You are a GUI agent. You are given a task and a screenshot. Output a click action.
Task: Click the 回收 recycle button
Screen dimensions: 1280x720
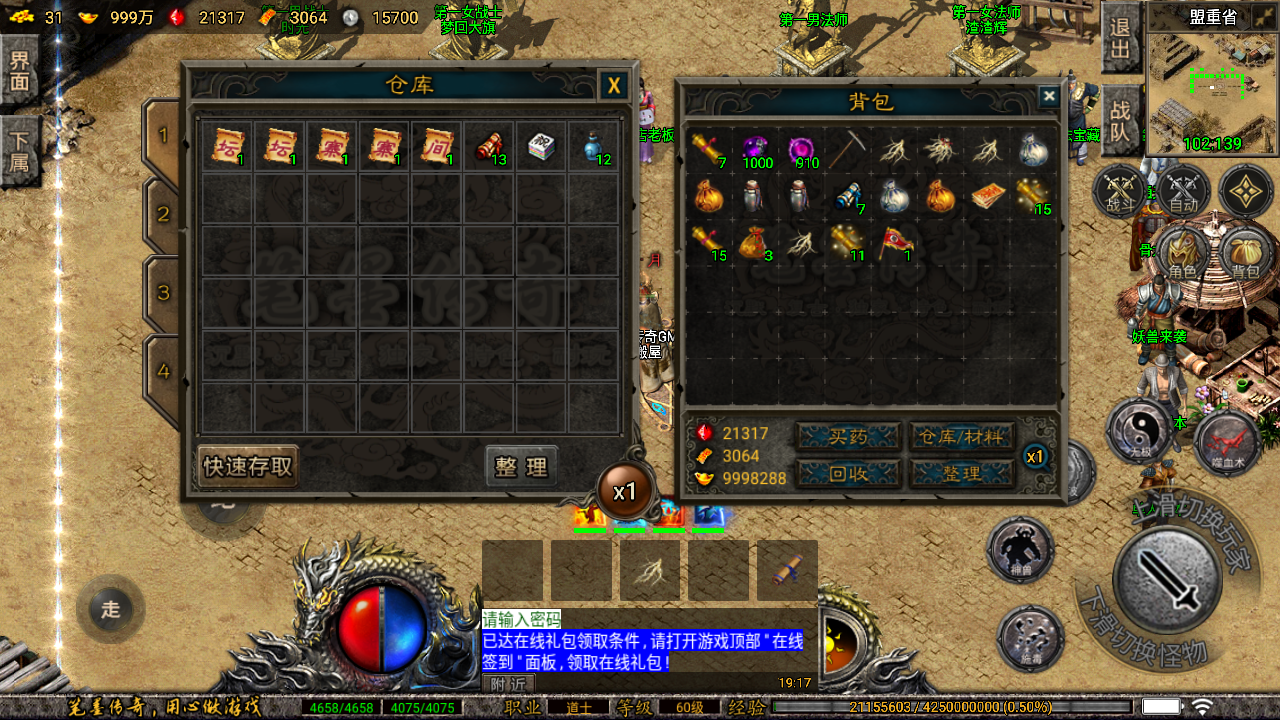(x=847, y=473)
